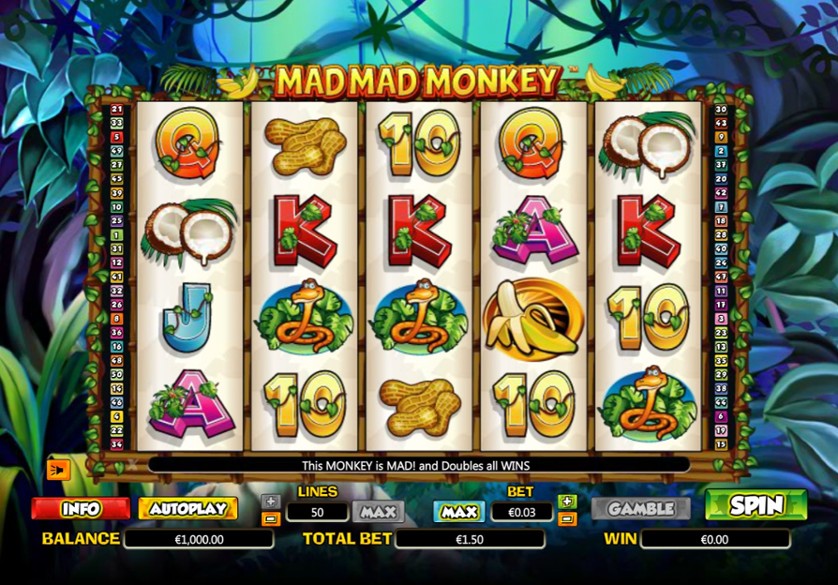Hit the green SPIN button

(756, 506)
